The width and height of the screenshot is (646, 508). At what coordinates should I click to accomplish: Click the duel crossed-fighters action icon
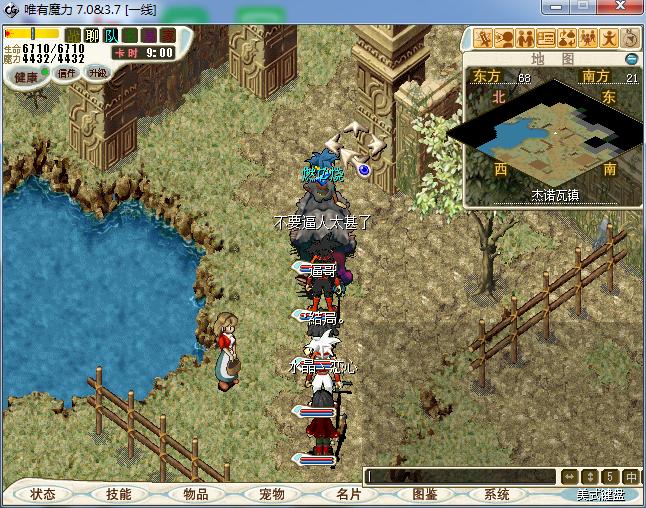(x=484, y=39)
